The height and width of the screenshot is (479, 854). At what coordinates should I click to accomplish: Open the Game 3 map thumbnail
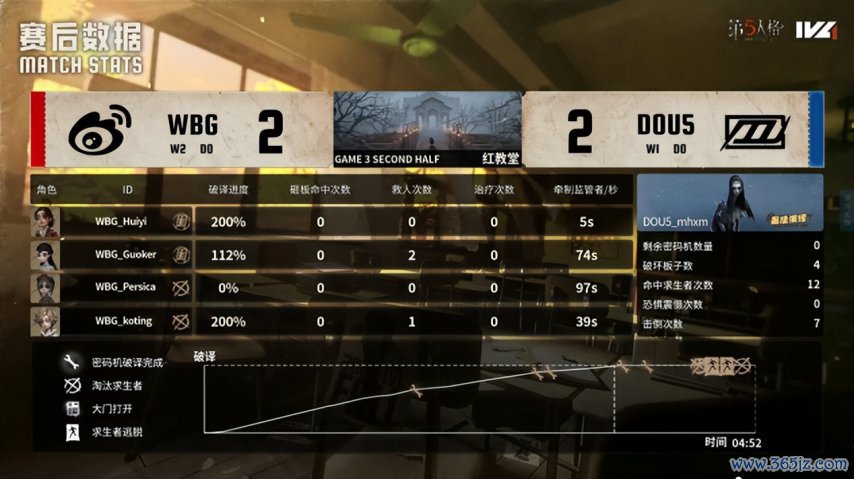point(427,129)
